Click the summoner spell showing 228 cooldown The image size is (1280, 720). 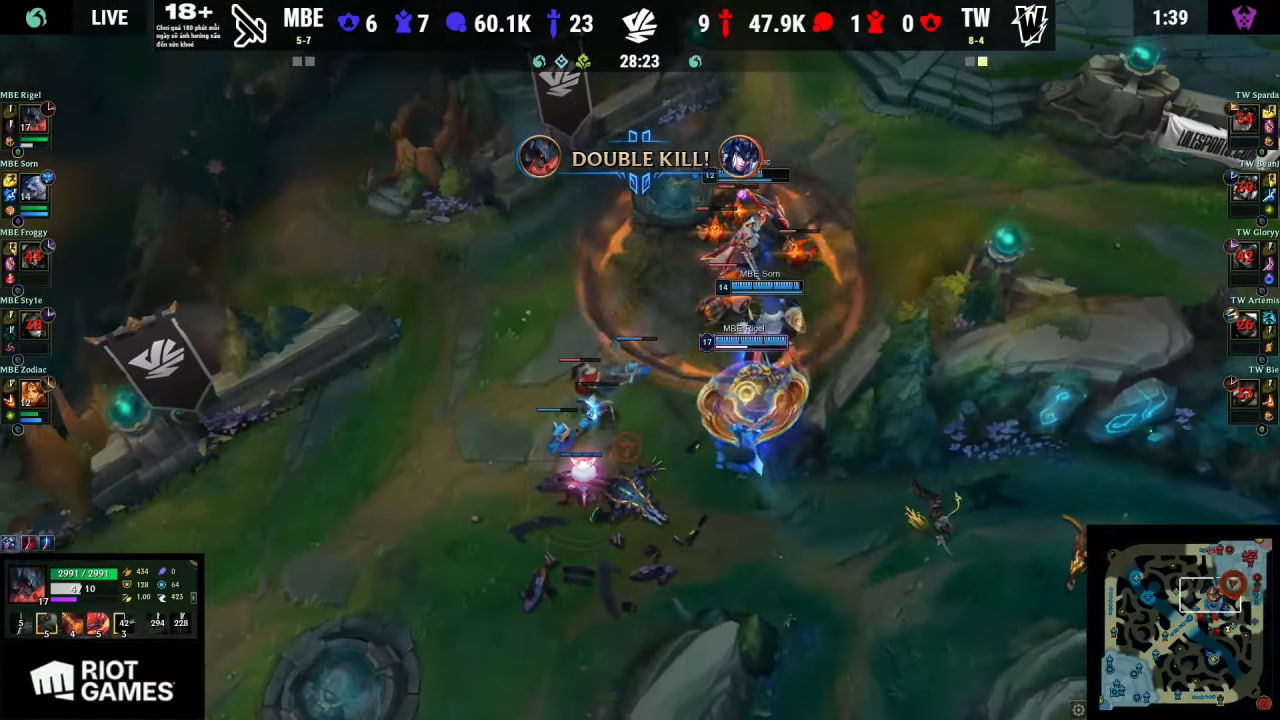click(x=181, y=623)
